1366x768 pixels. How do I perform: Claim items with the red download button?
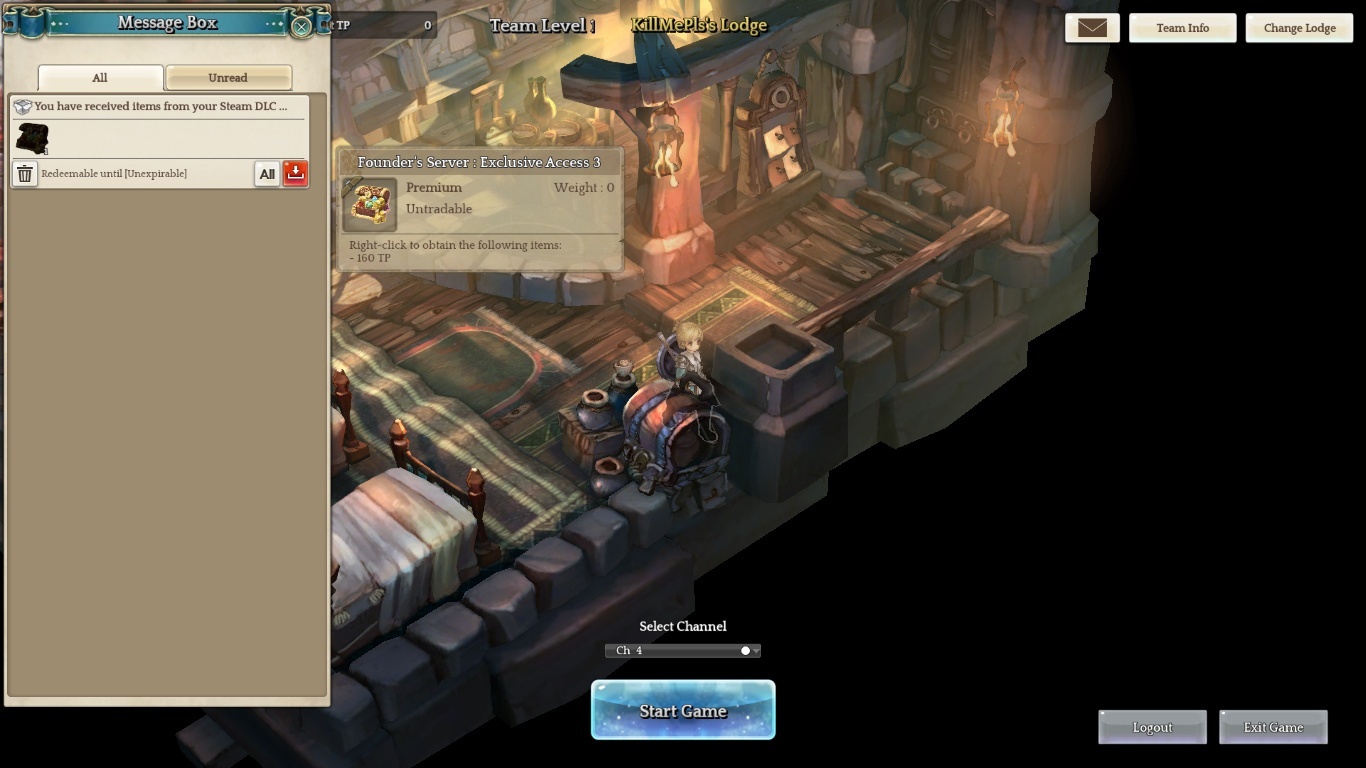295,173
